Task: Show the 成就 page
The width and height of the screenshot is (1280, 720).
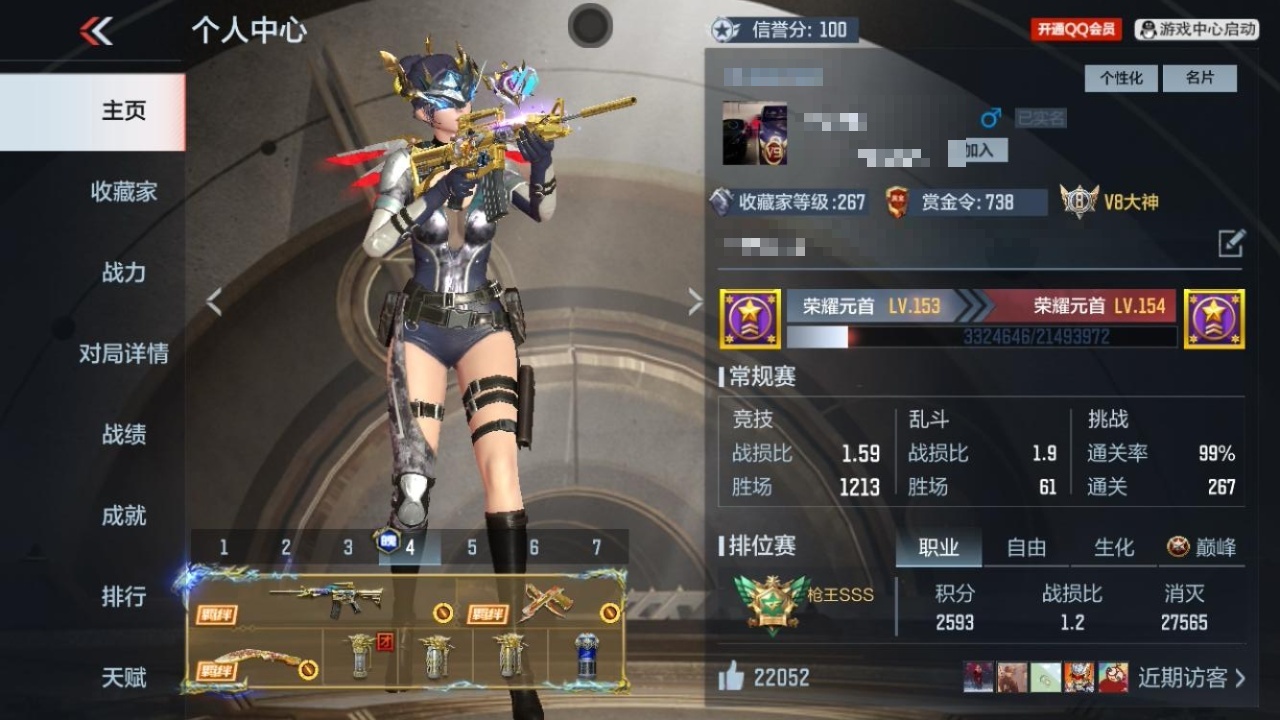Action: click(123, 515)
